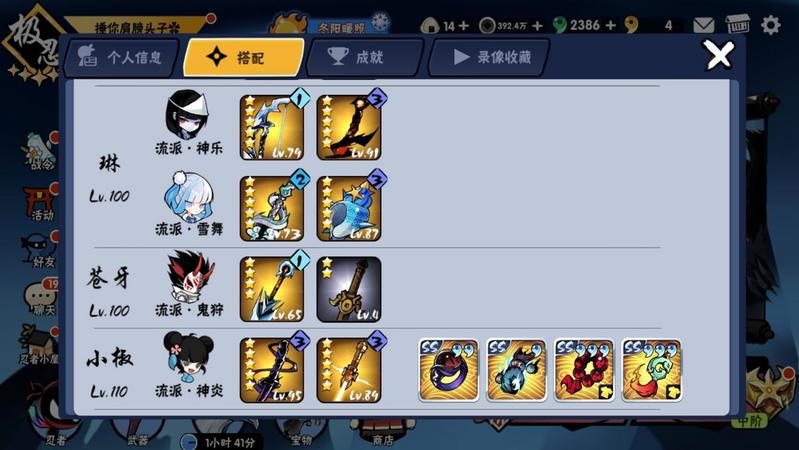
Task: Select the Lv.91 weapon of 神乐
Action: coord(349,127)
